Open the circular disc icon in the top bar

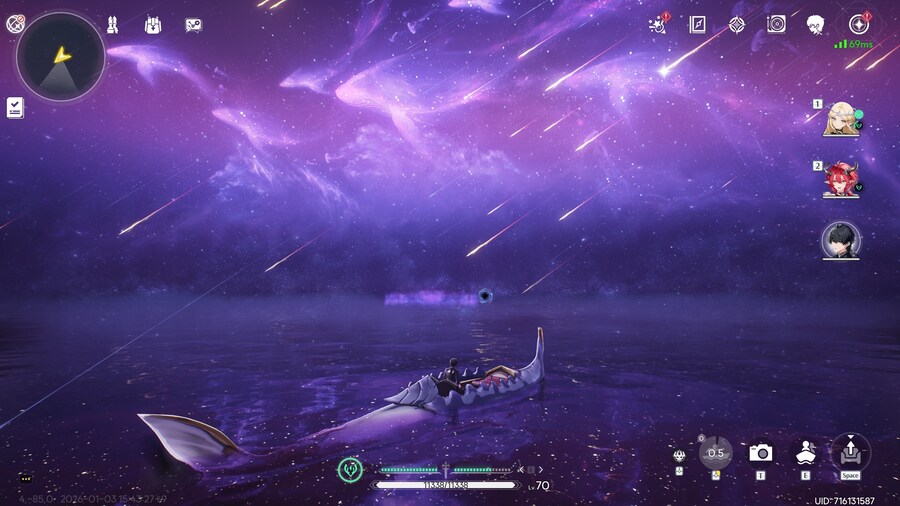(776, 24)
